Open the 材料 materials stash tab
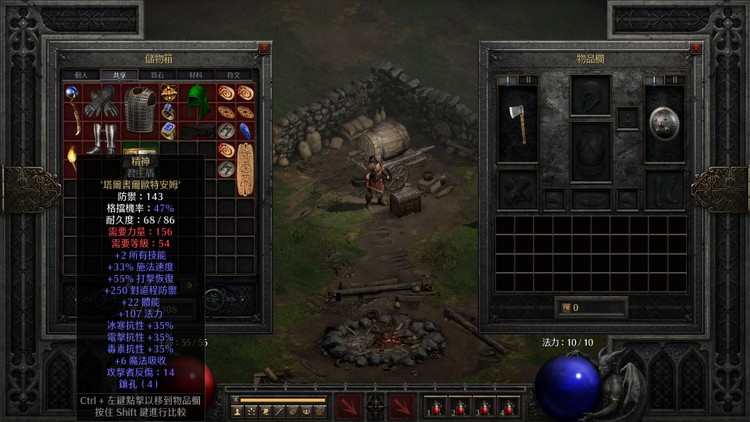Viewport: 750px width, 422px height. click(195, 74)
